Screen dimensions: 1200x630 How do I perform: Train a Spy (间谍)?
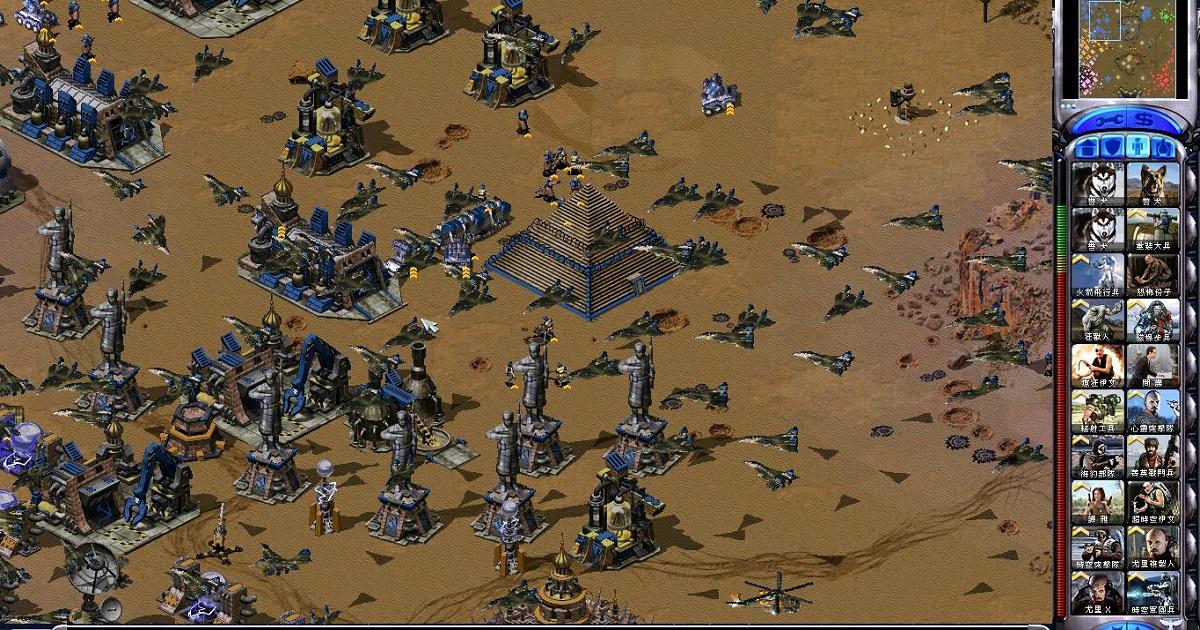pos(1152,366)
